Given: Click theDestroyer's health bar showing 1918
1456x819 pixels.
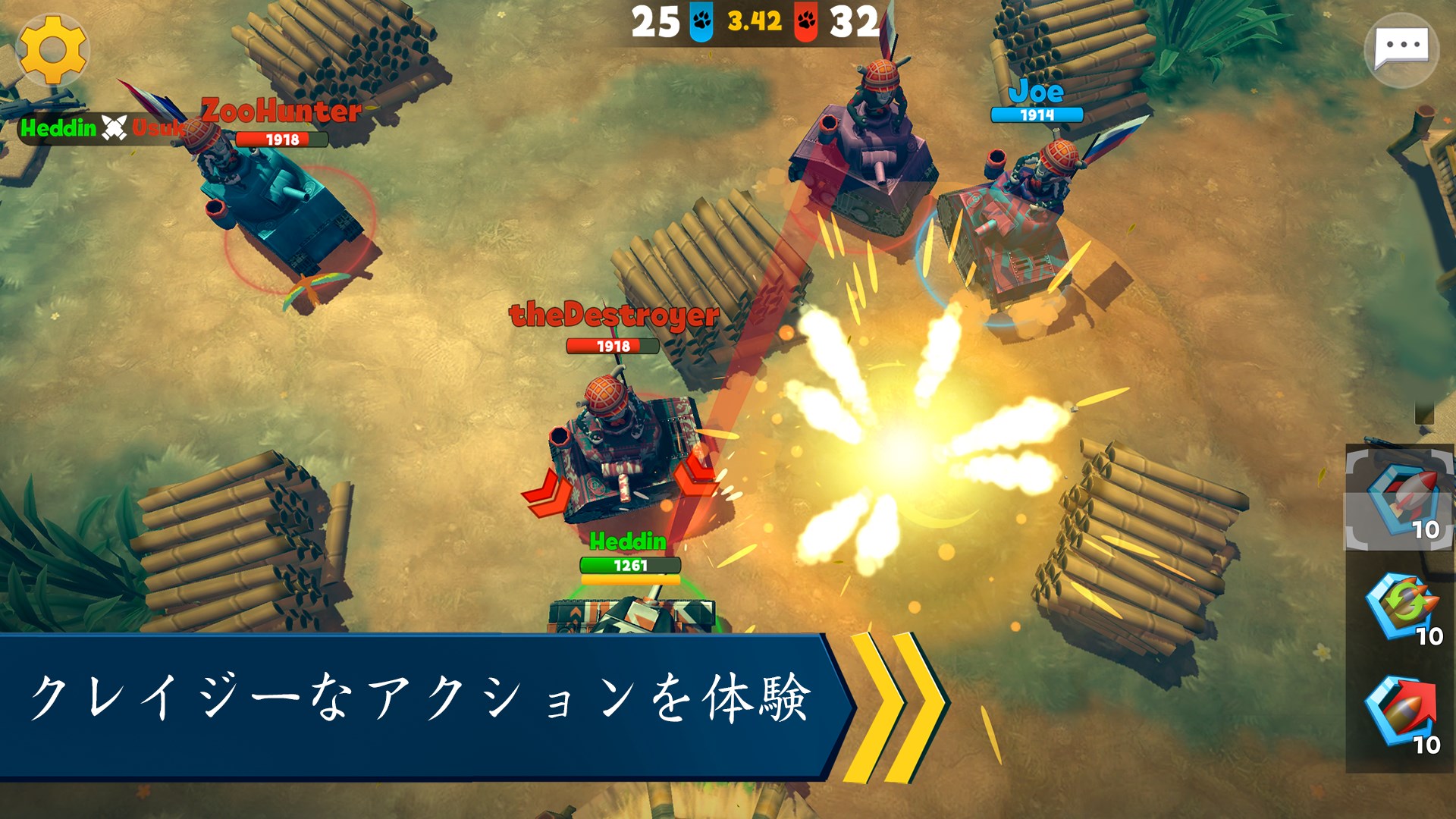Looking at the screenshot, I should tap(613, 346).
